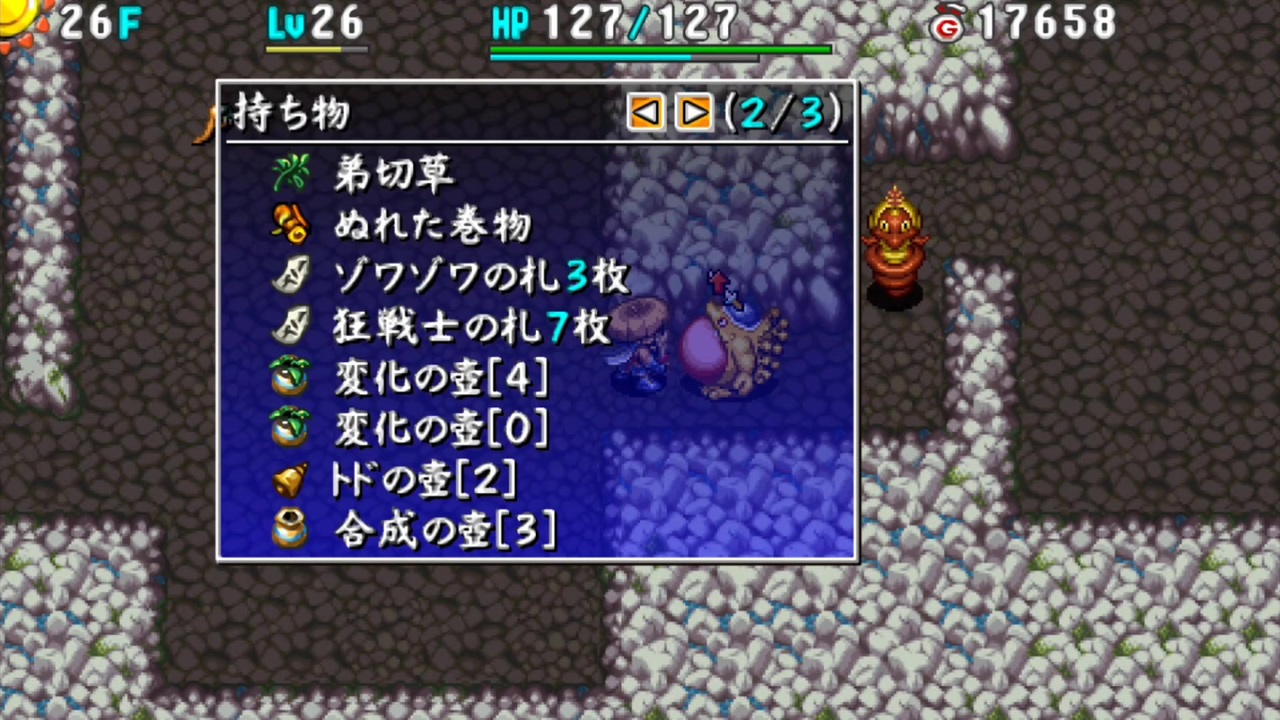This screenshot has width=1280, height=720.
Task: Select the 弟切草 herb icon
Action: (290, 174)
